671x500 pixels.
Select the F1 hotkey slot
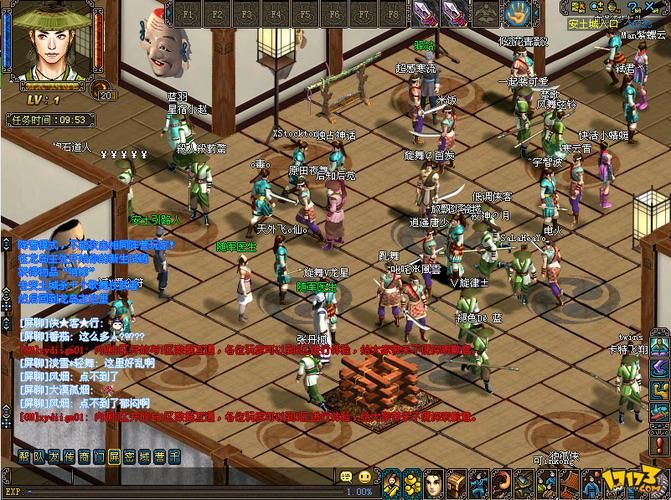pyautogui.click(x=190, y=14)
